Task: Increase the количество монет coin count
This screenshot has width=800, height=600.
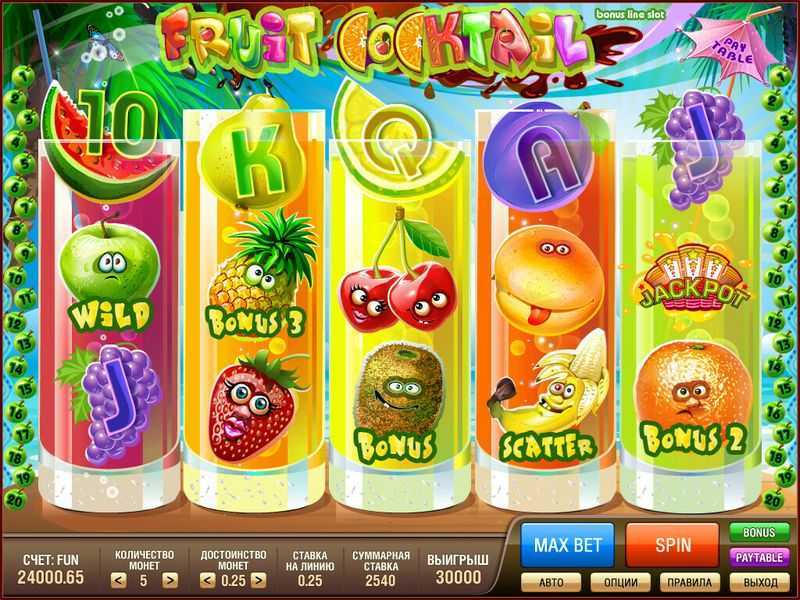Action: coord(170,579)
